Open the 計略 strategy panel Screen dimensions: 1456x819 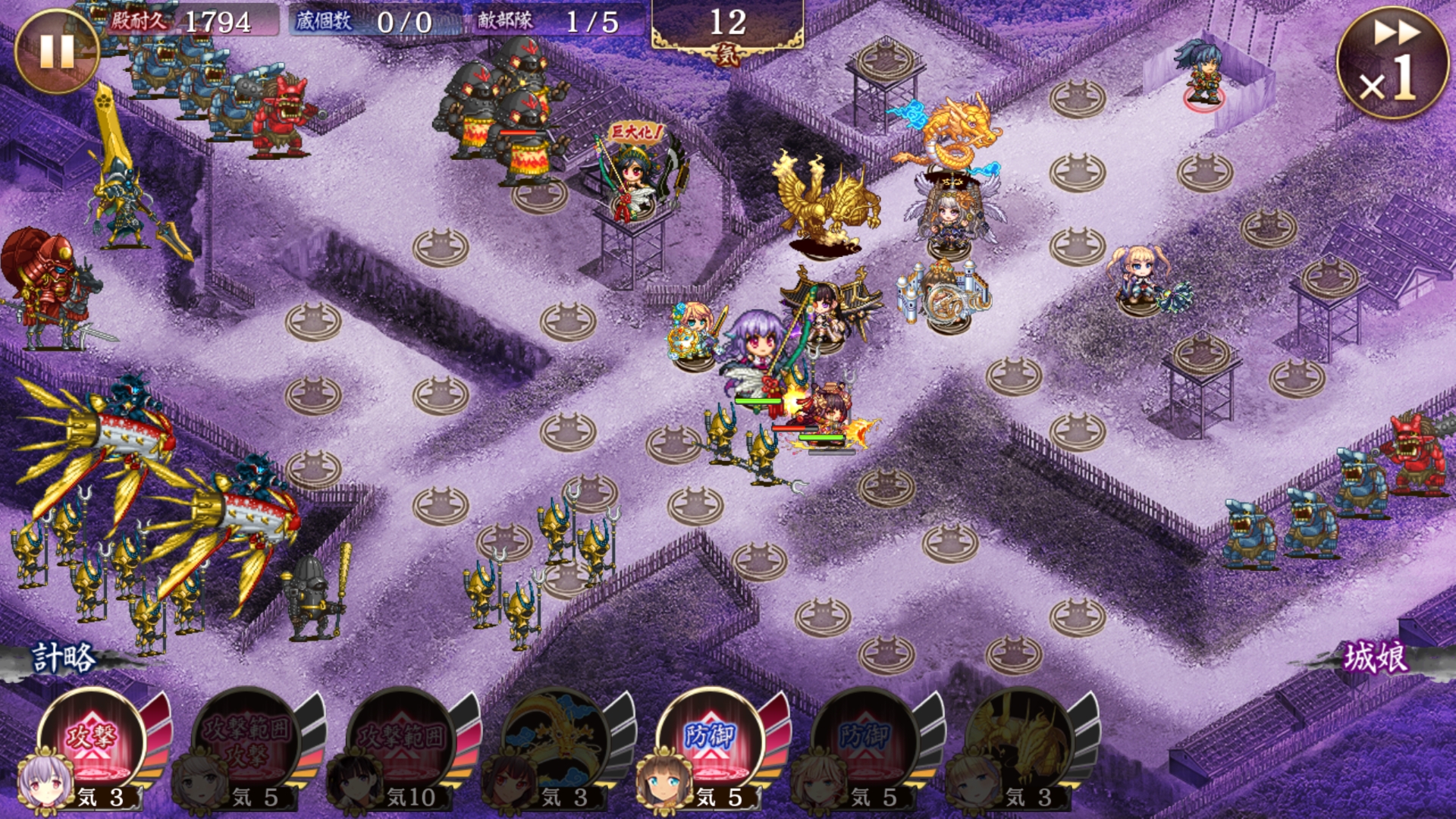[63, 657]
